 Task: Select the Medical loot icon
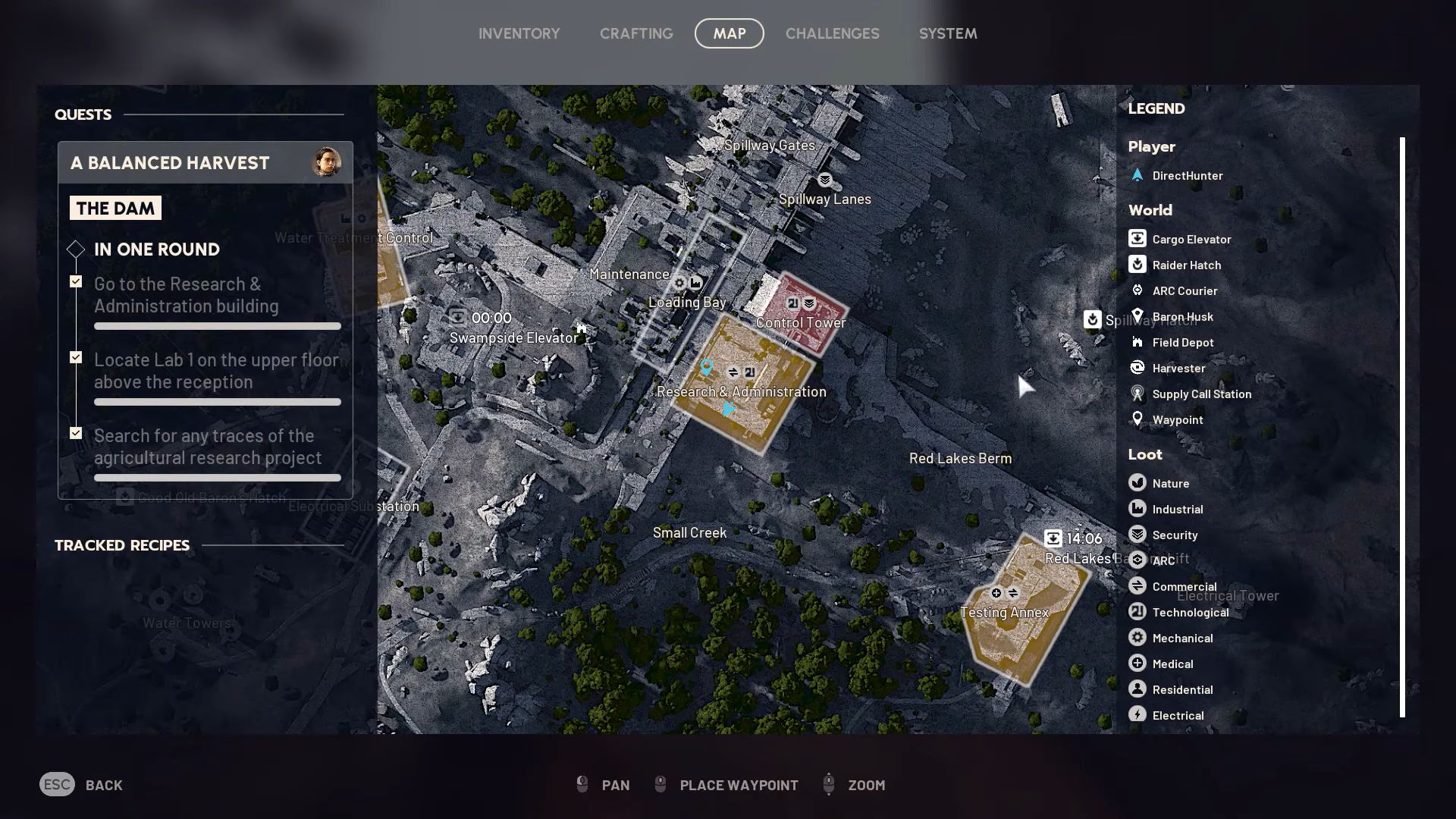point(1137,663)
